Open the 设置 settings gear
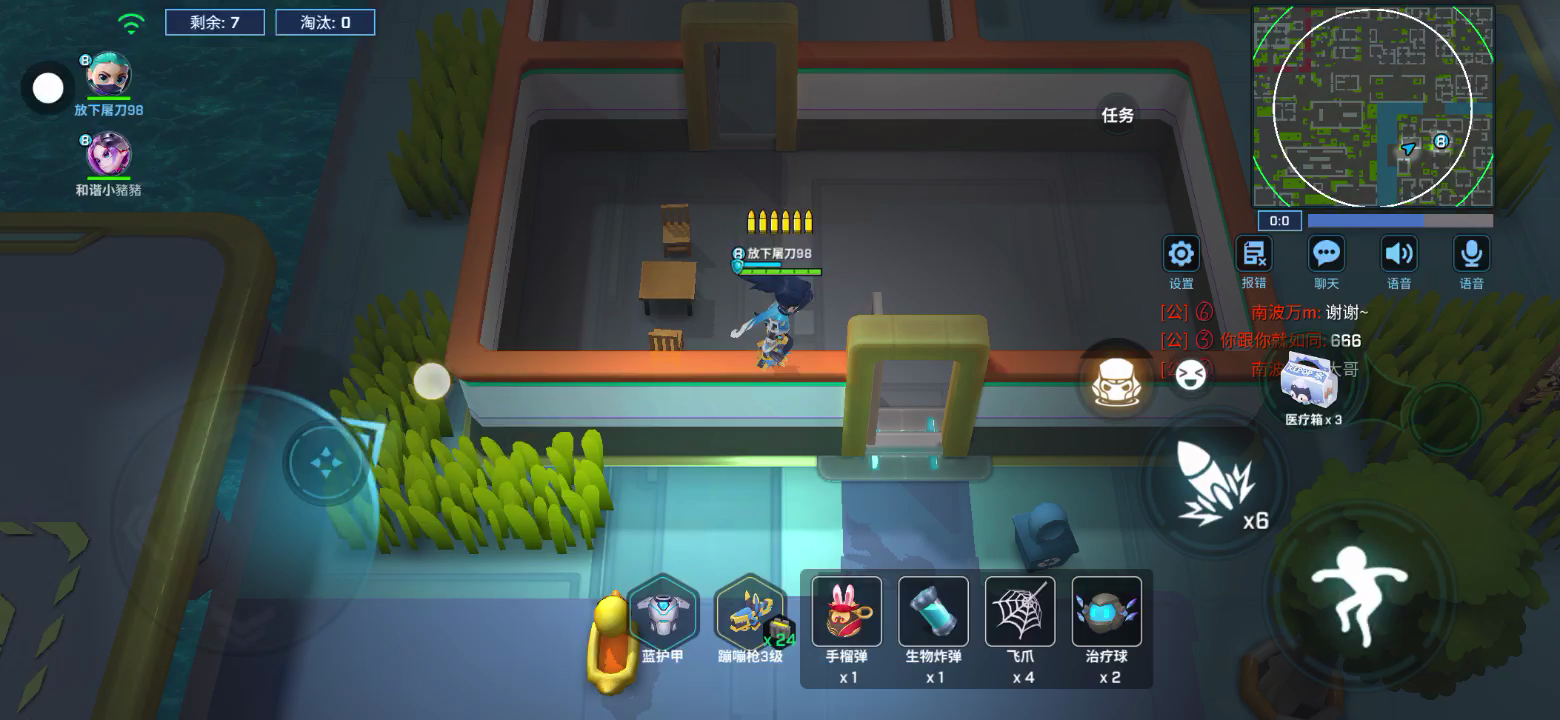 [1181, 255]
